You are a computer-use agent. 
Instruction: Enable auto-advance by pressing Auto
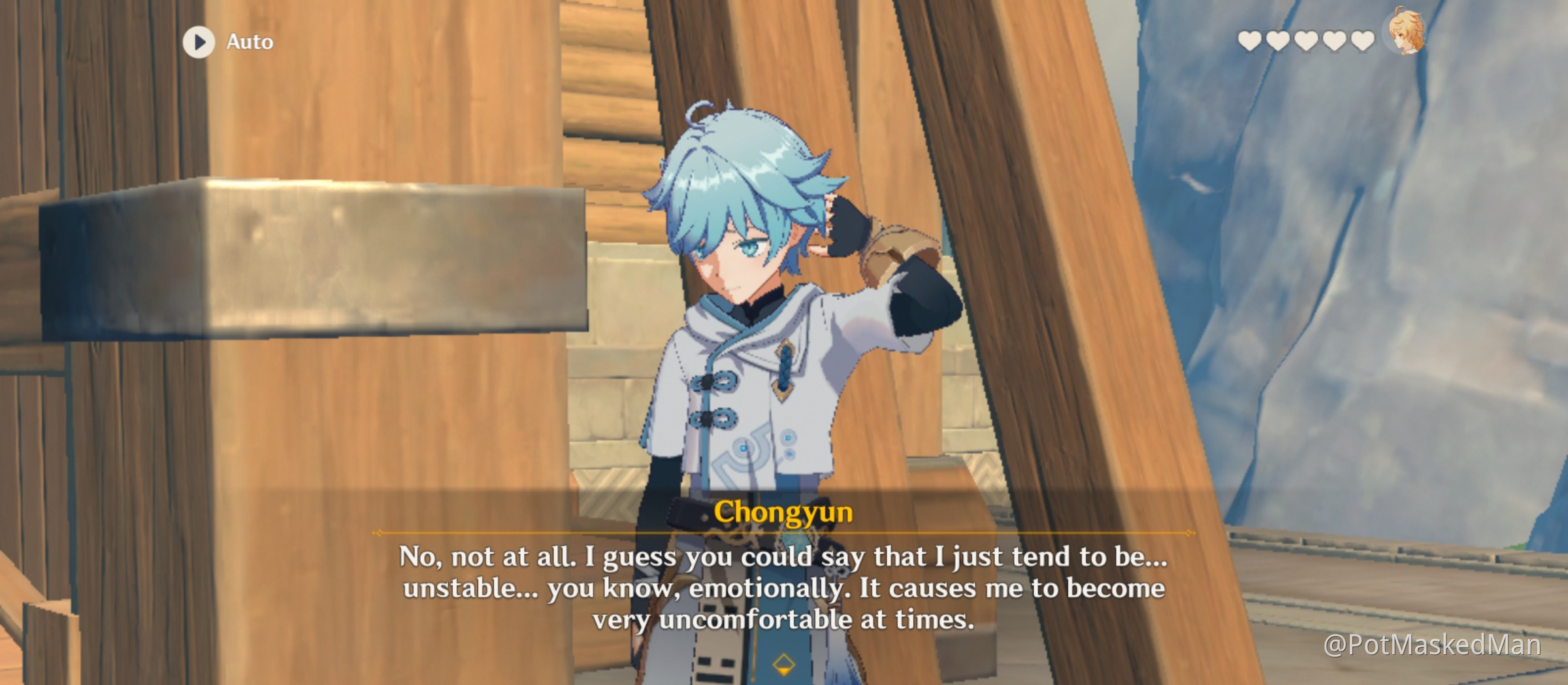[x=248, y=41]
